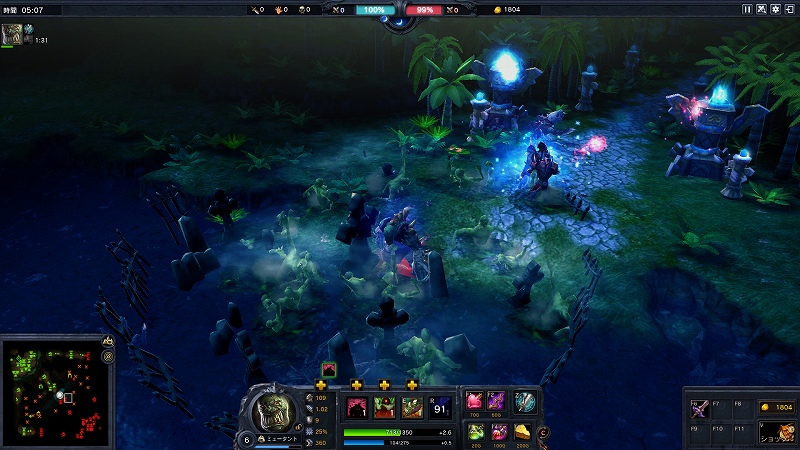The height and width of the screenshot is (450, 800).
Task: Buy the pink potion costing 1000
Action: 498,431
